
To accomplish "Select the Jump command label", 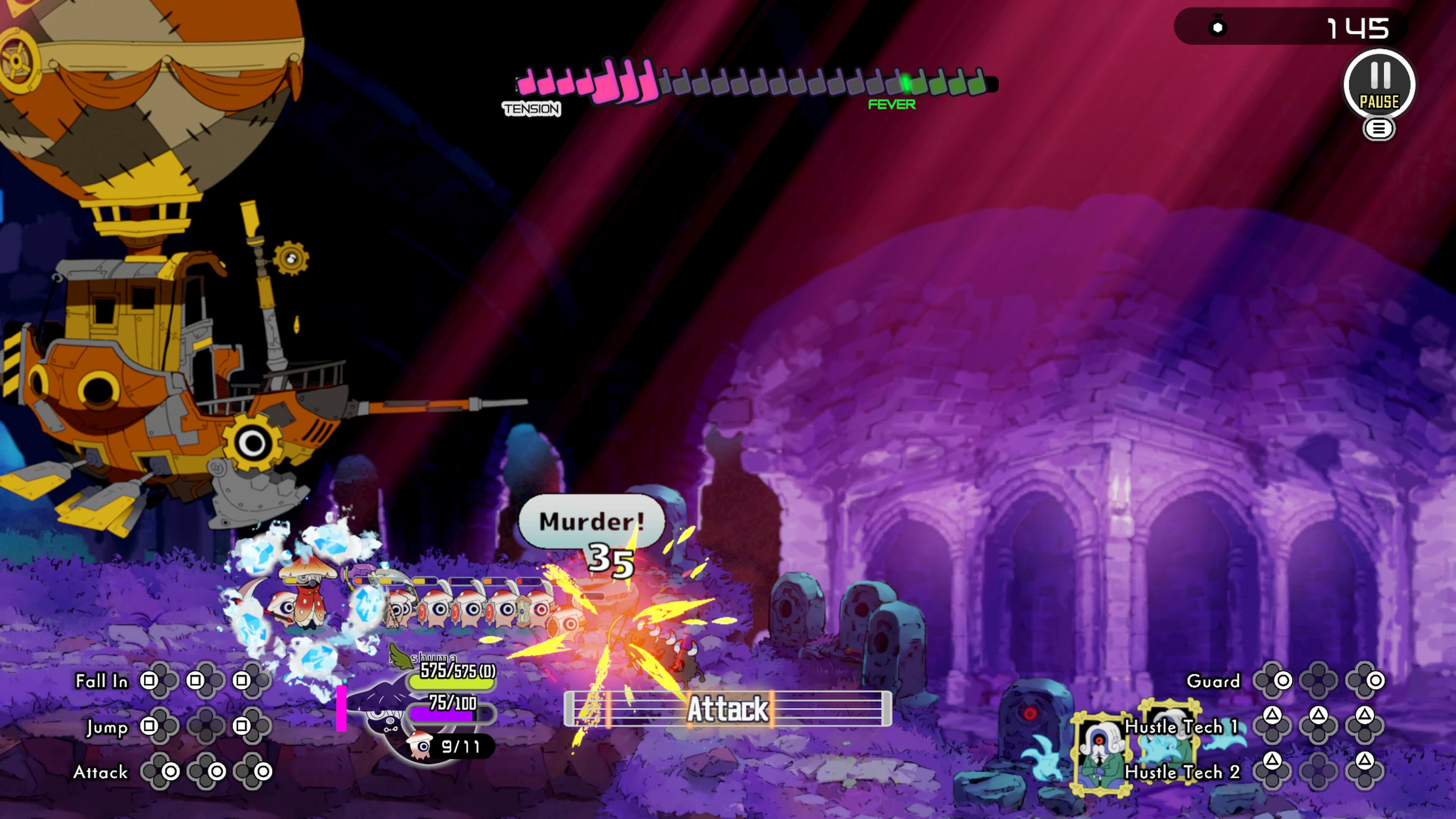I will tap(107, 727).
